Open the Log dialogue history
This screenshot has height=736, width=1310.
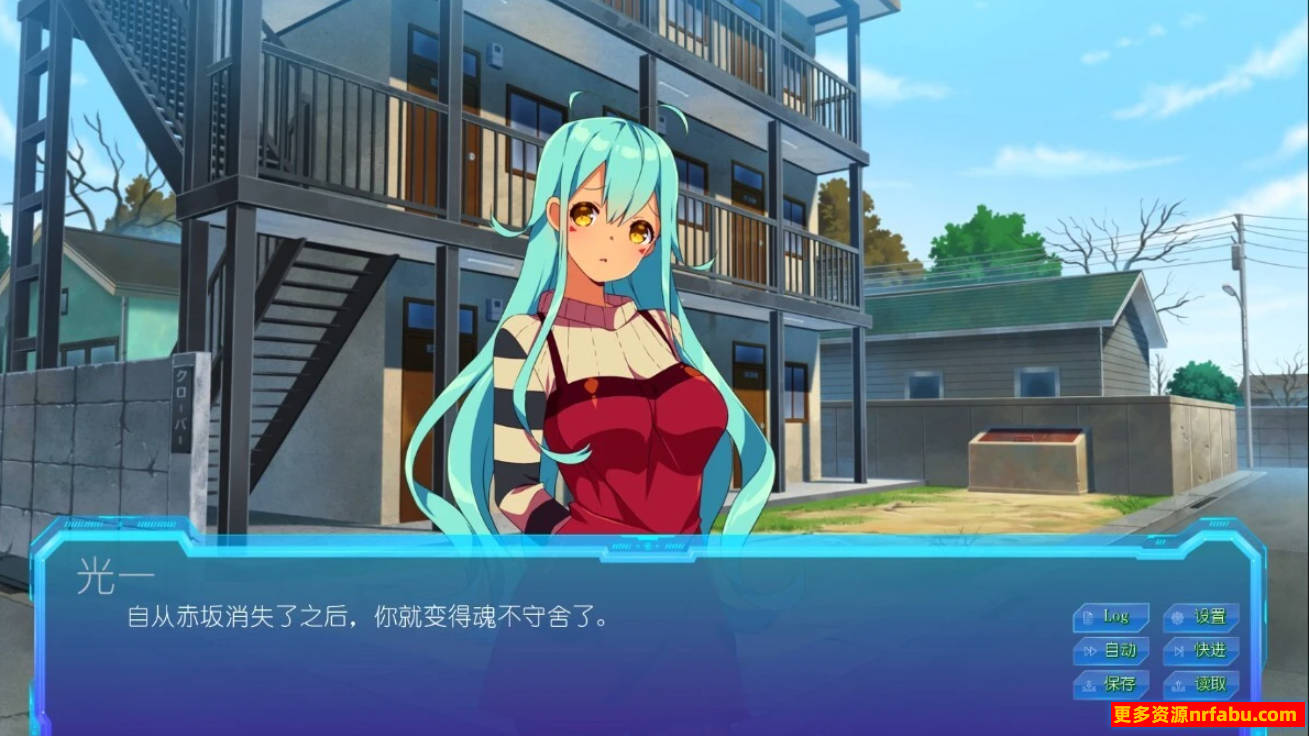[1113, 617]
